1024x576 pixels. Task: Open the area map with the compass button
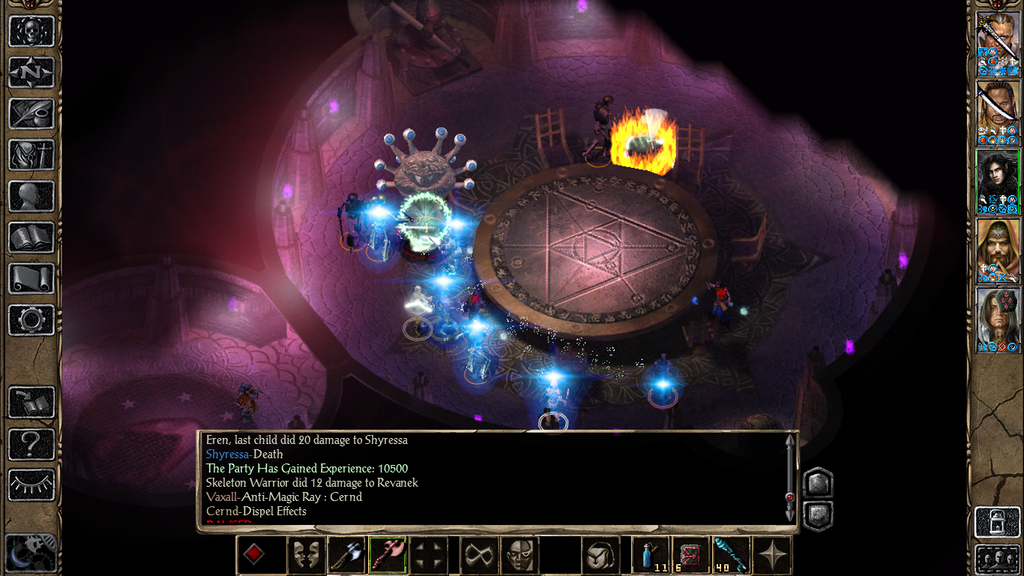click(31, 72)
